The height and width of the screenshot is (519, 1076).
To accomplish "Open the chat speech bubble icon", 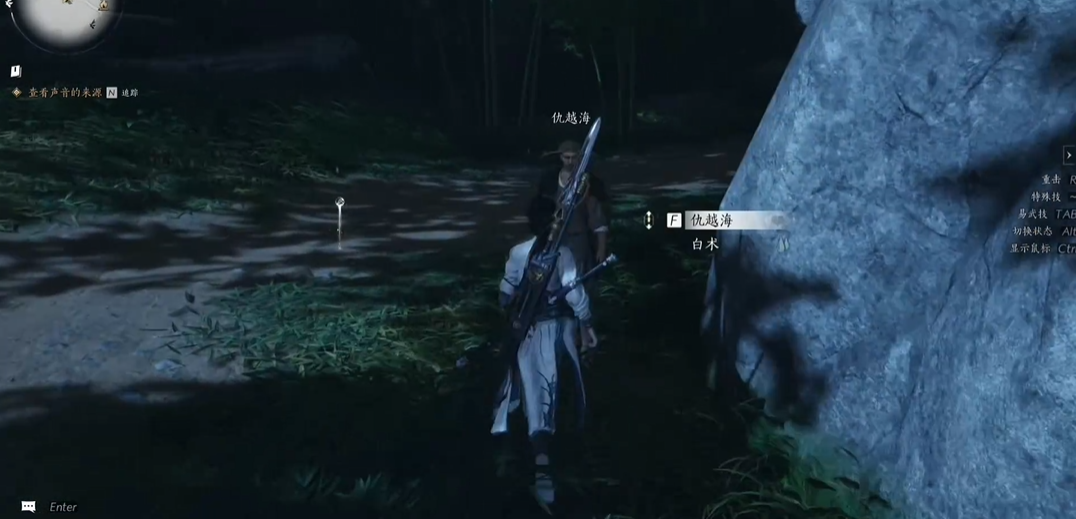I will 28,507.
